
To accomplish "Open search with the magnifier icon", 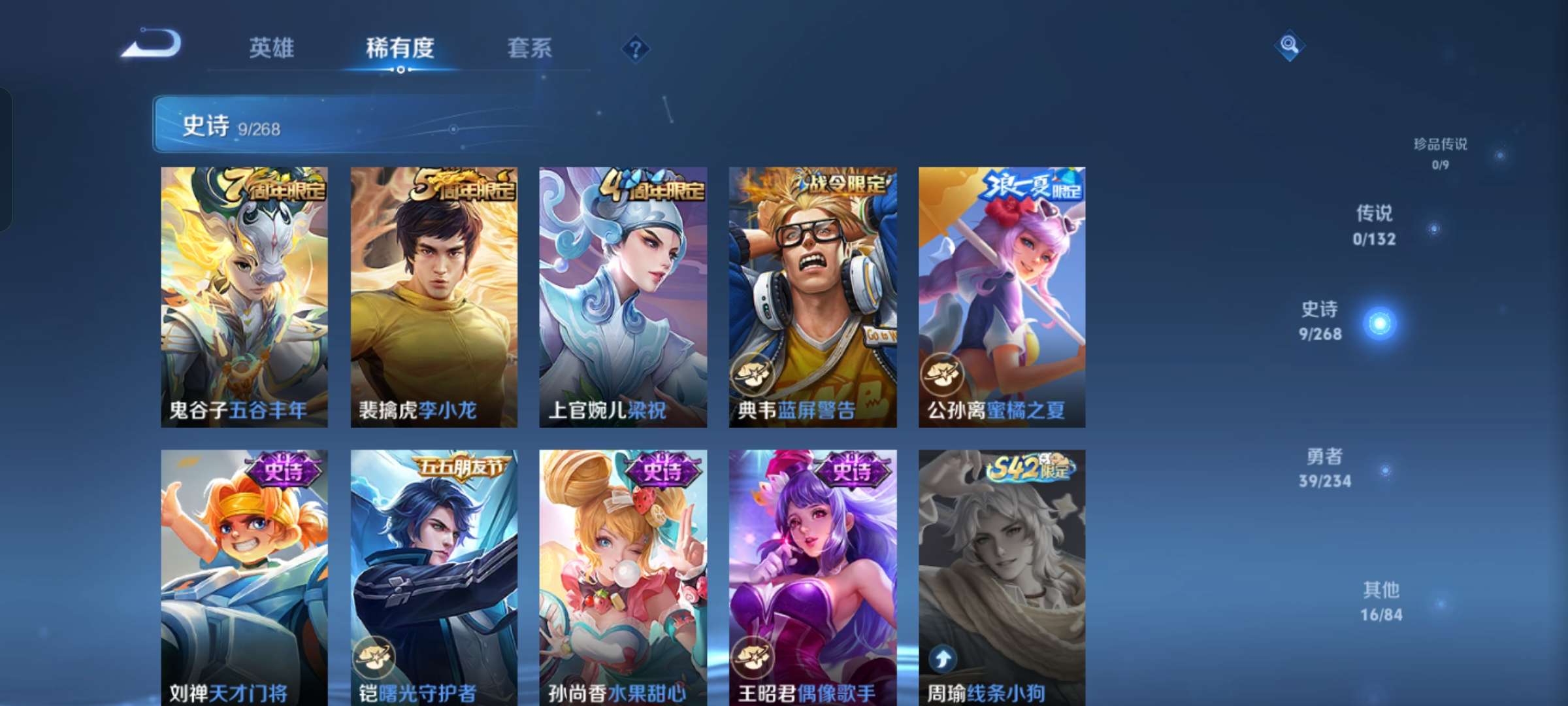I will tap(1289, 46).
